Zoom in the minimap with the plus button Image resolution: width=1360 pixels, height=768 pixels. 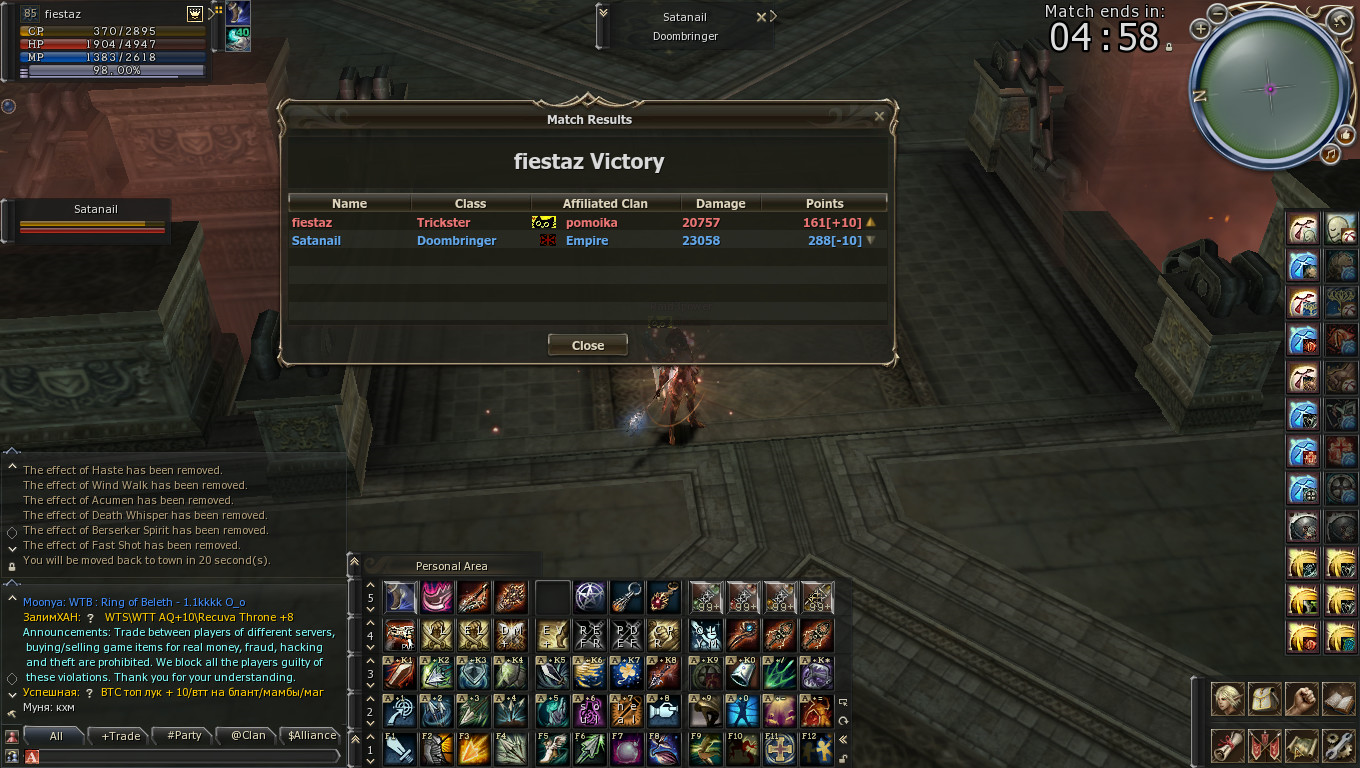pos(1200,30)
